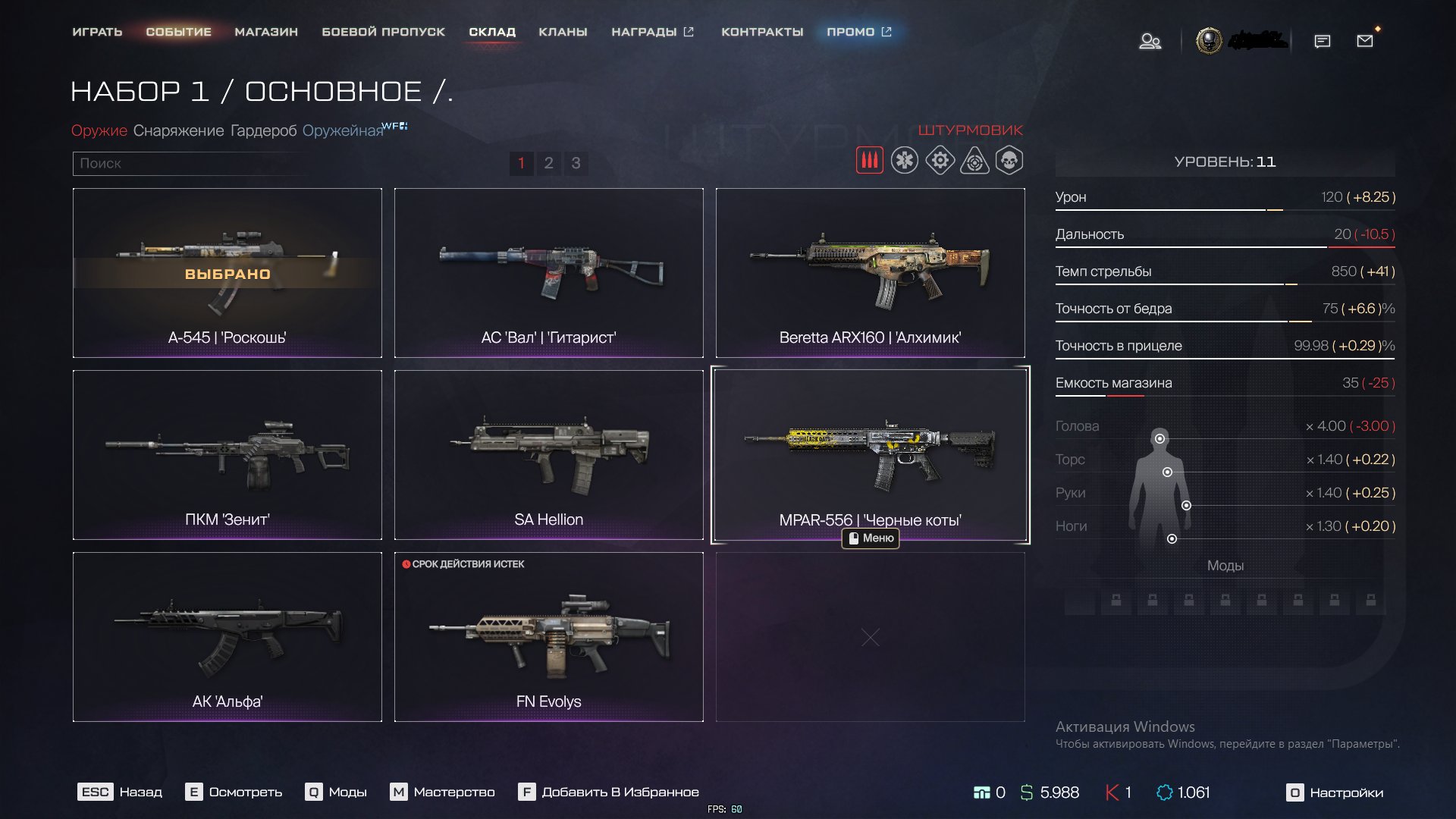This screenshot has width=1456, height=819.
Task: Open Настройки settings
Action: 1335,792
